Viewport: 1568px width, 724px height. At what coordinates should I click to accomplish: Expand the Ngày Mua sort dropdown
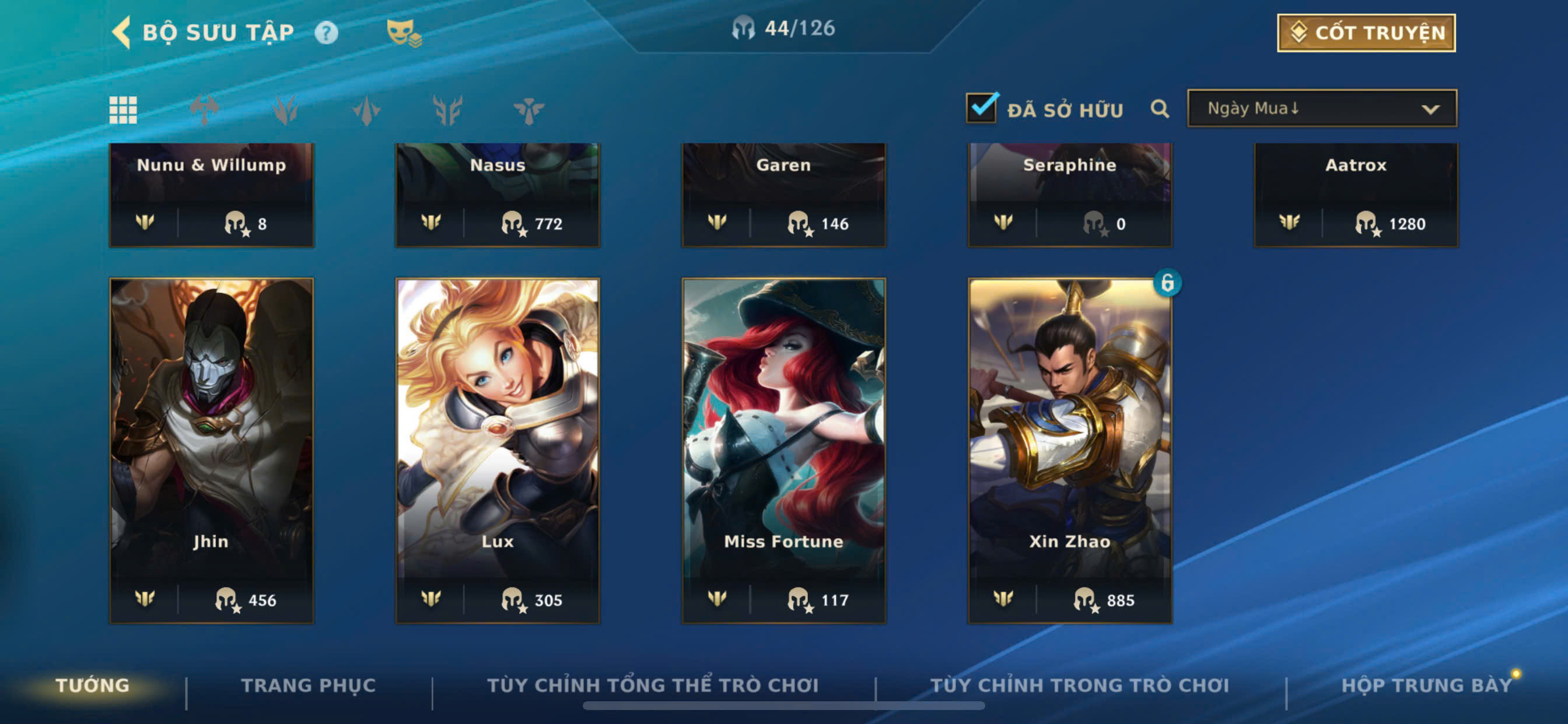(1321, 108)
